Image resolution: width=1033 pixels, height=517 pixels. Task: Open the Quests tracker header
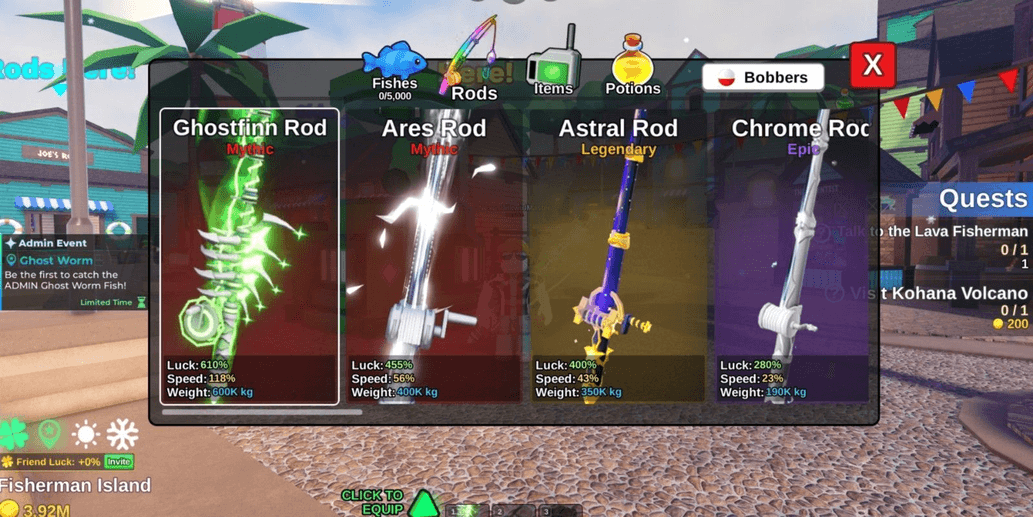point(982,199)
